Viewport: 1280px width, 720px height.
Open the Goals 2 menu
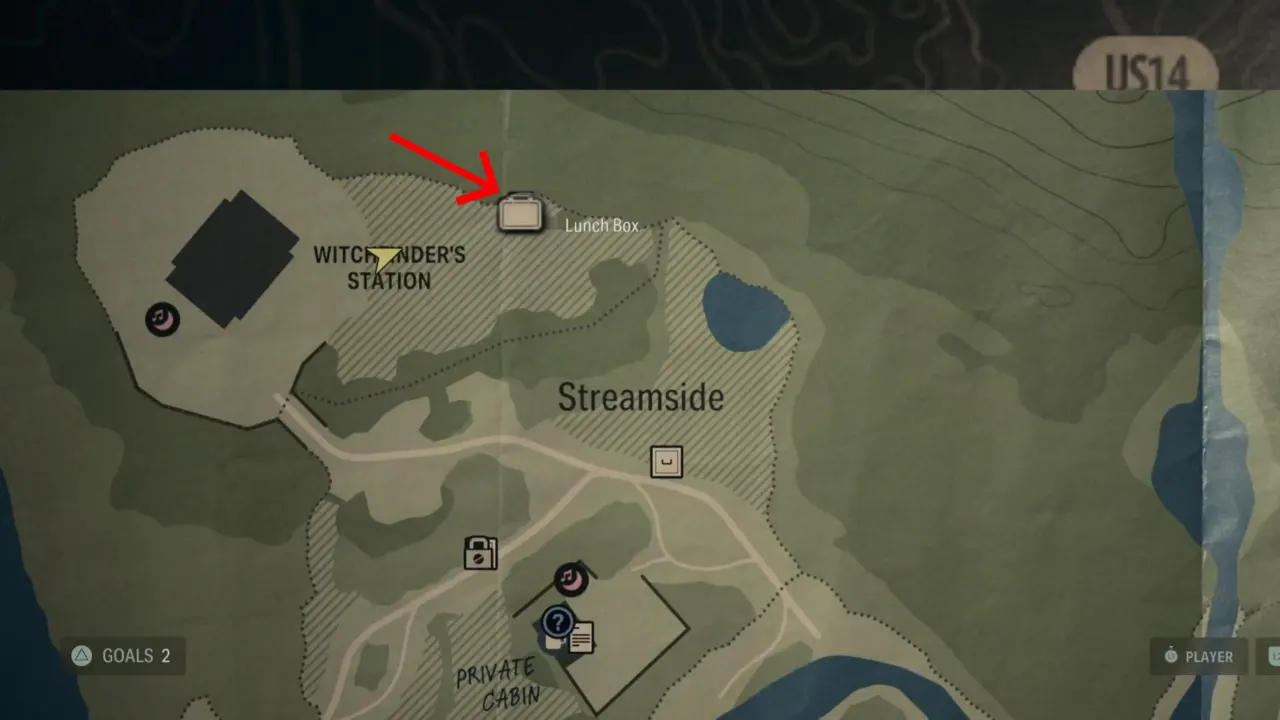(x=122, y=656)
